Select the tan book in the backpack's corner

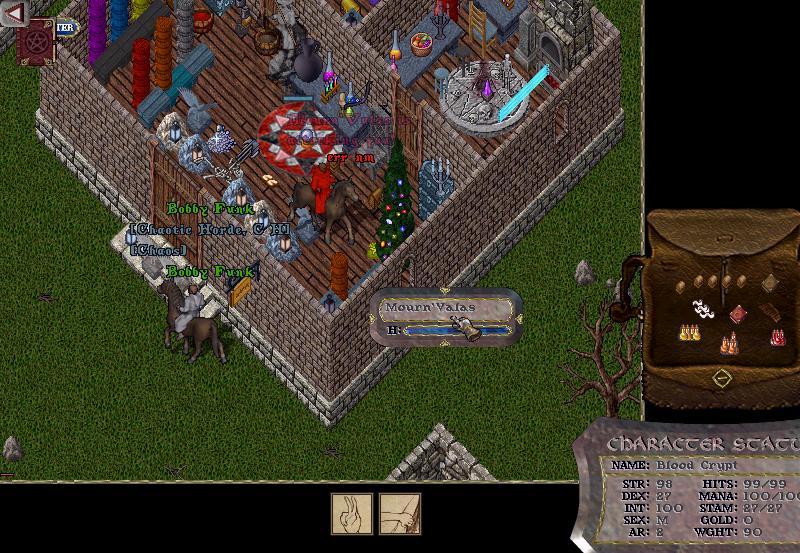click(770, 284)
